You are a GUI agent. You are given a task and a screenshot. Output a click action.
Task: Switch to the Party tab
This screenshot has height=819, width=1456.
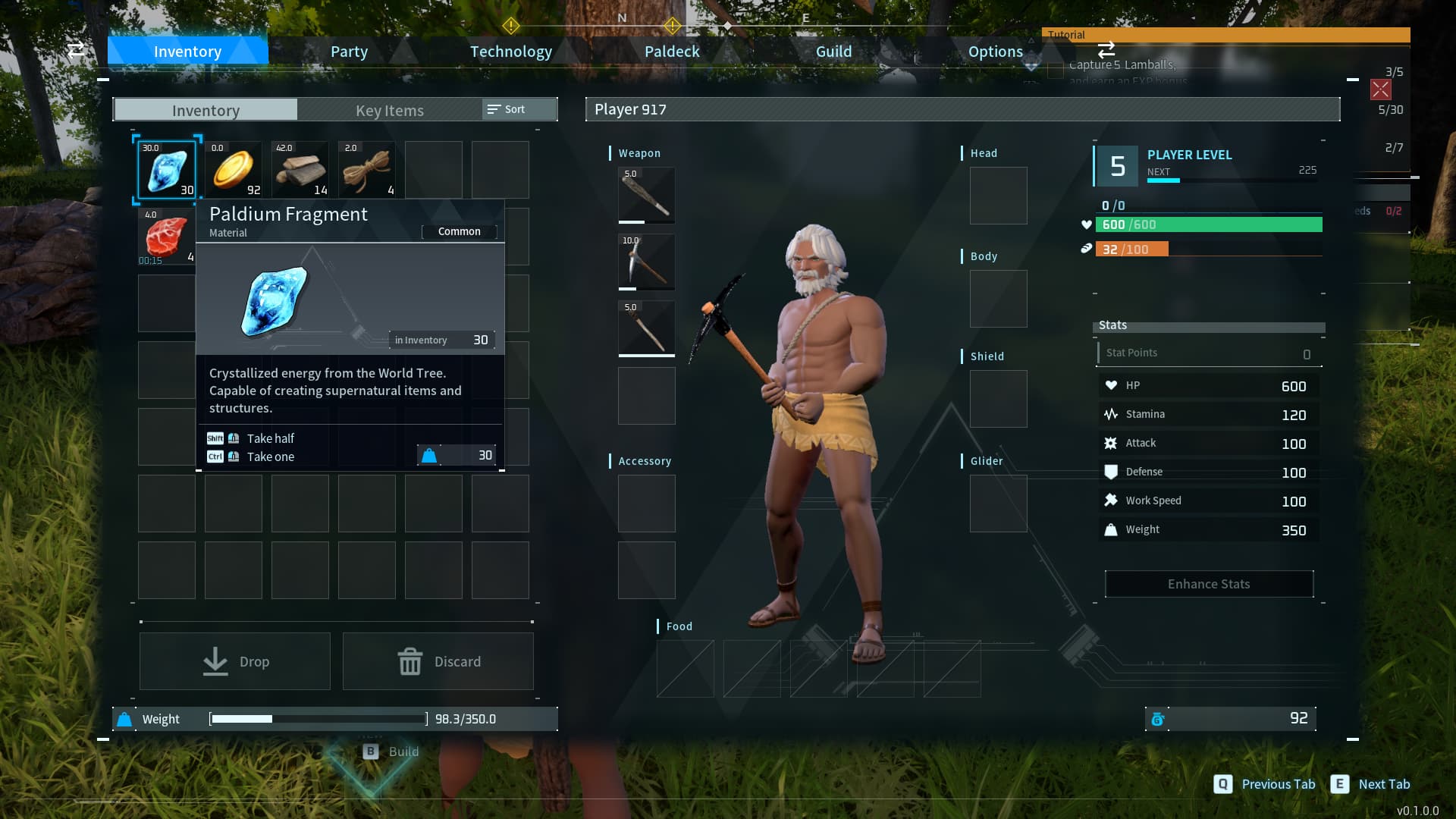click(349, 52)
